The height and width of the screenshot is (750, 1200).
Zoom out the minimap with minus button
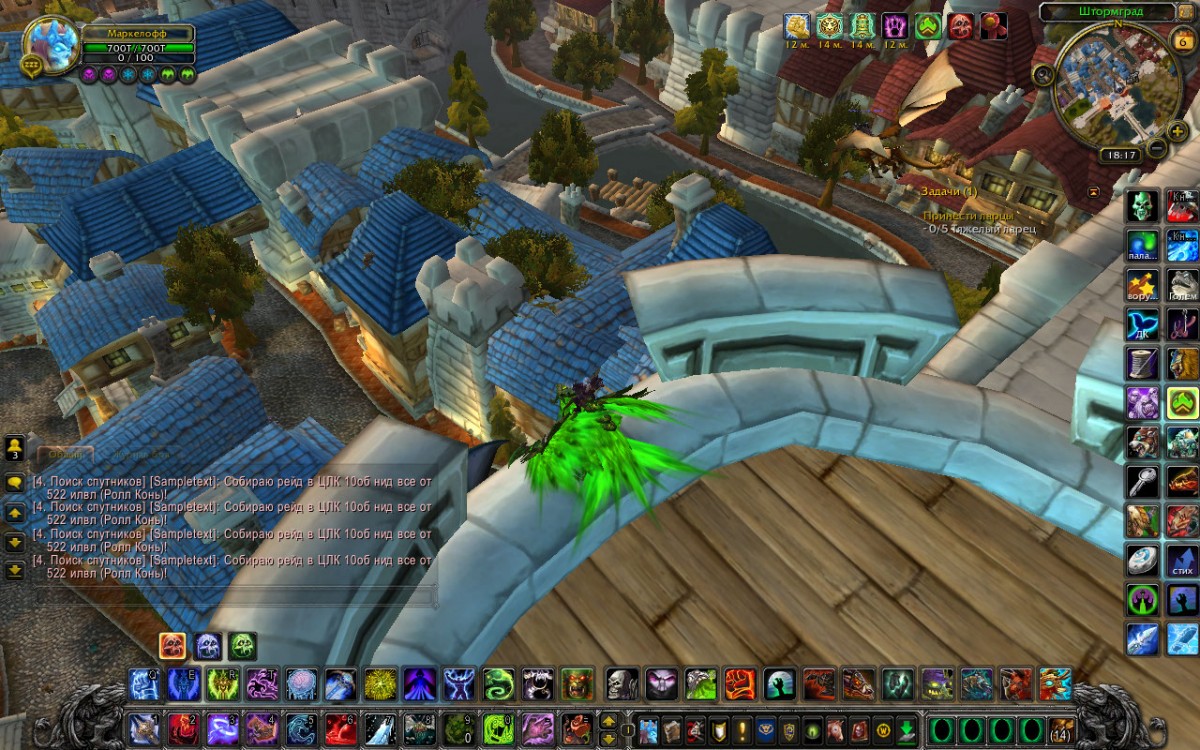pos(1156,149)
